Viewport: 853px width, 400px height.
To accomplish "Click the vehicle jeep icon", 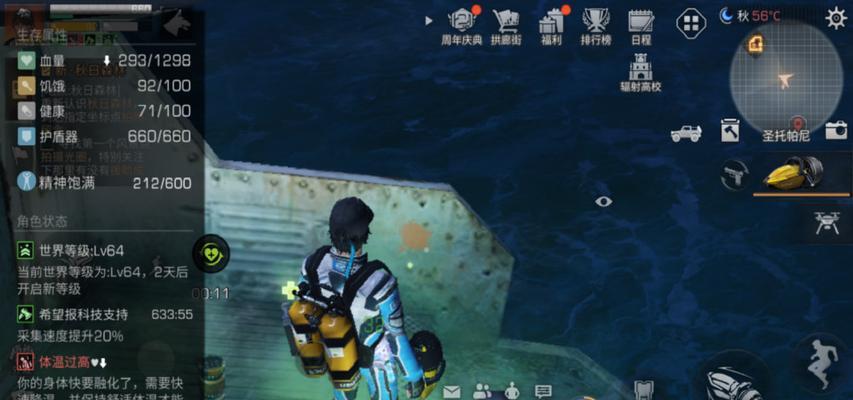I will point(686,132).
